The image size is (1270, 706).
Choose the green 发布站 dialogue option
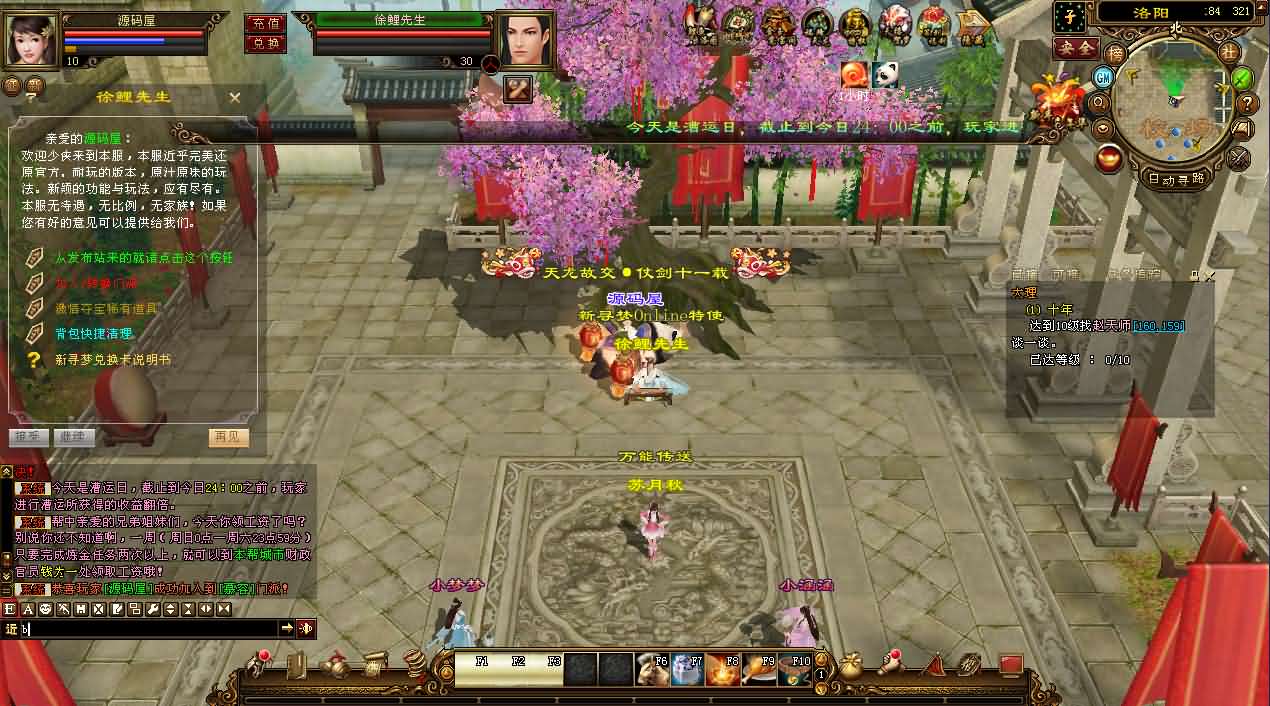(143, 257)
